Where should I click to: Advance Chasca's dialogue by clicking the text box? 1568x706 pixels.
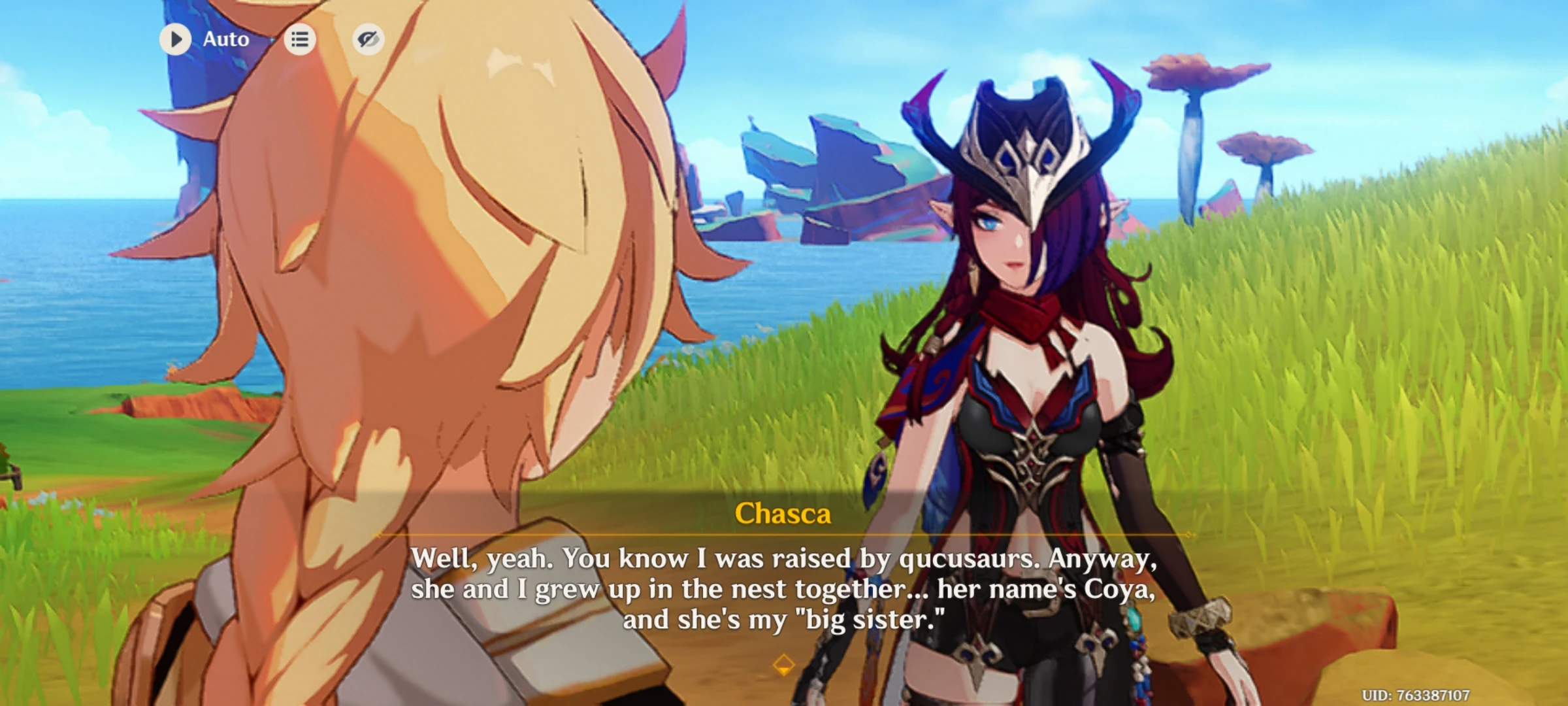point(784,588)
